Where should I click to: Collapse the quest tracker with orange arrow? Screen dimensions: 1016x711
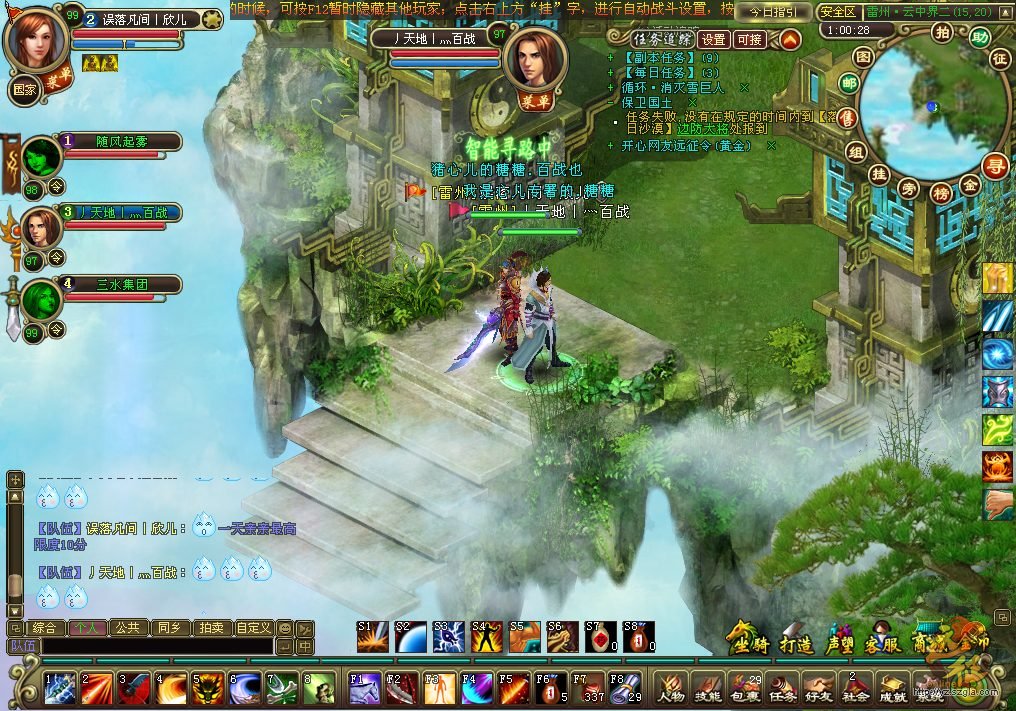[790, 40]
